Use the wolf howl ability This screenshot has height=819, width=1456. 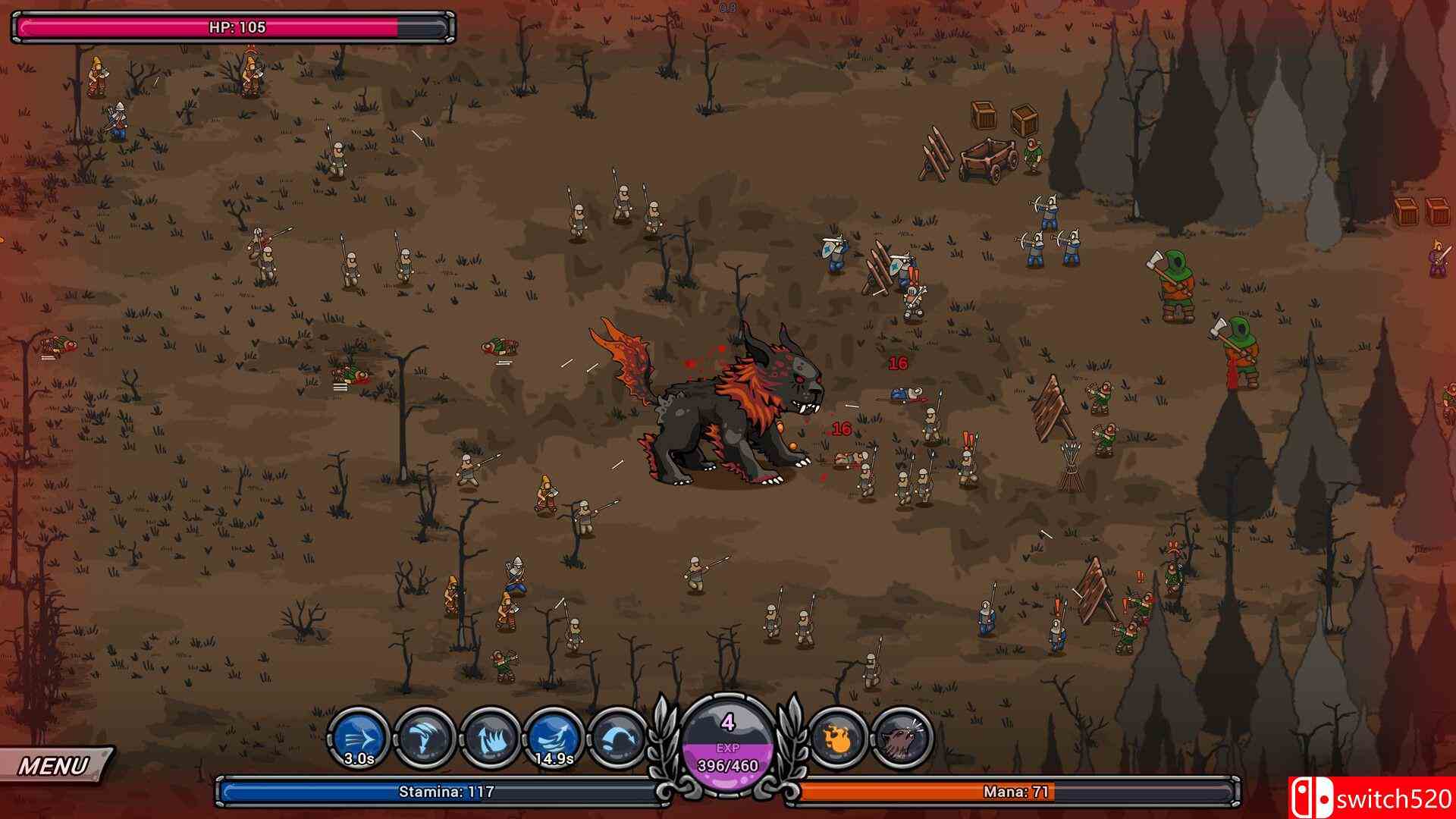(902, 737)
